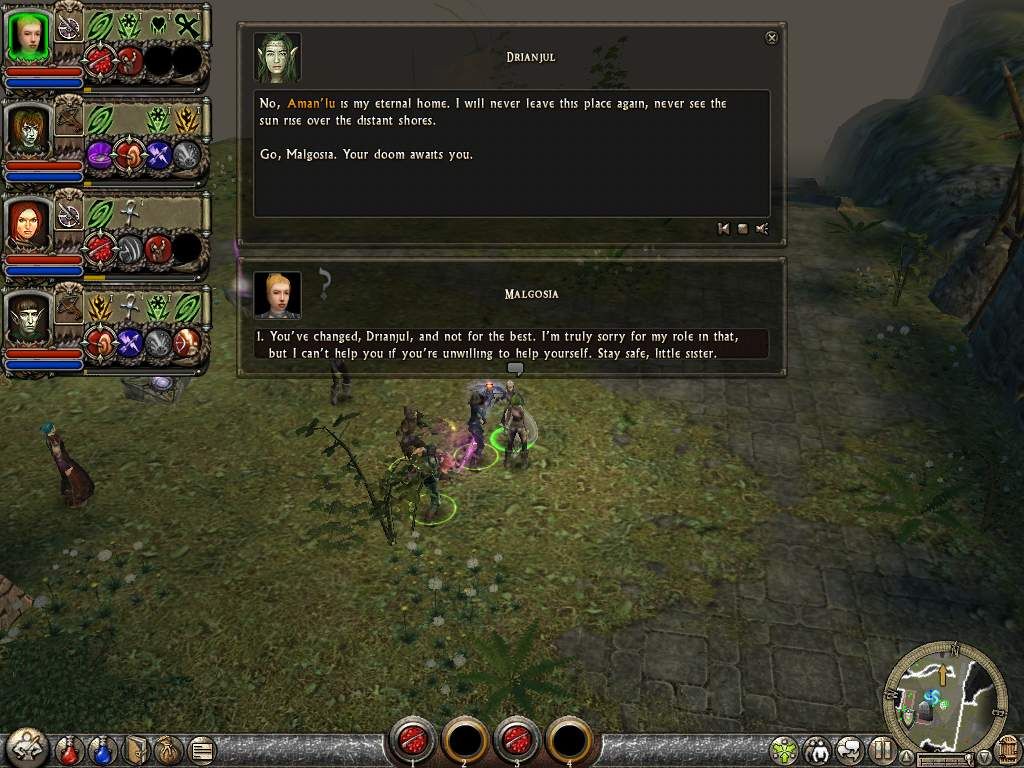Click the ankh buff icon on leader
The height and width of the screenshot is (768, 1024).
[186, 25]
